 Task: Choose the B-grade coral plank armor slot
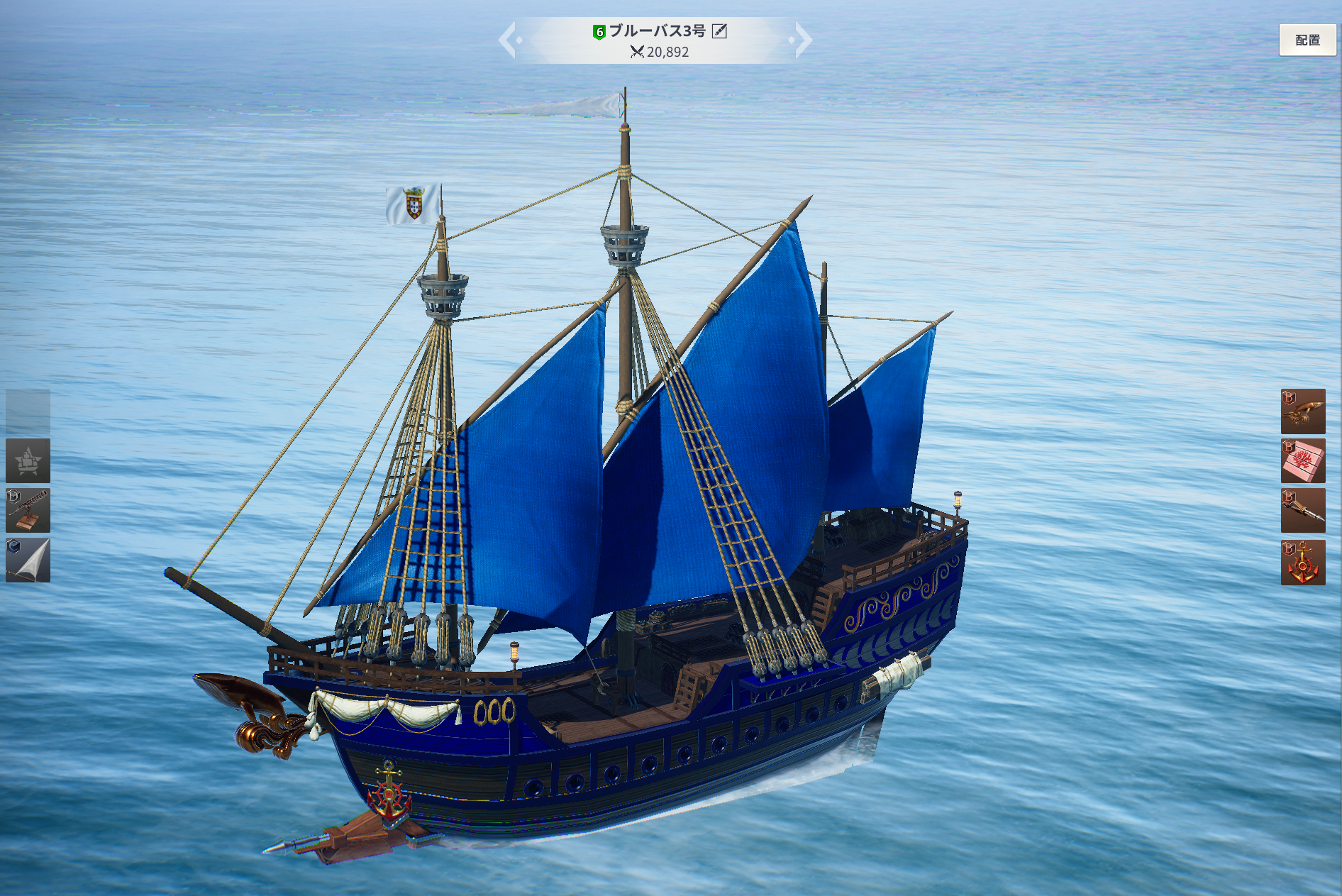click(1303, 461)
